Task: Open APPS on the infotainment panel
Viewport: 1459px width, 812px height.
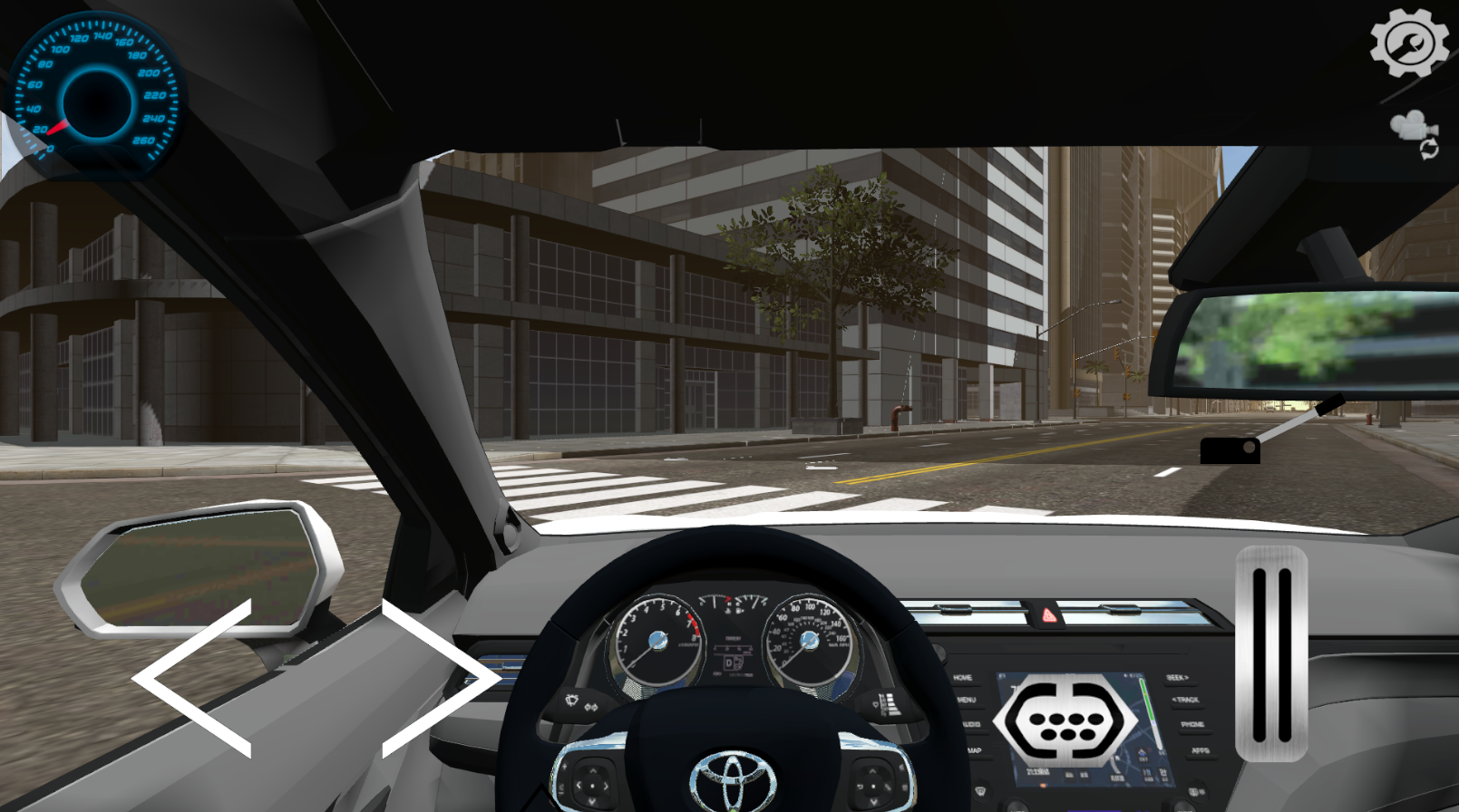Action: pyautogui.click(x=1200, y=750)
